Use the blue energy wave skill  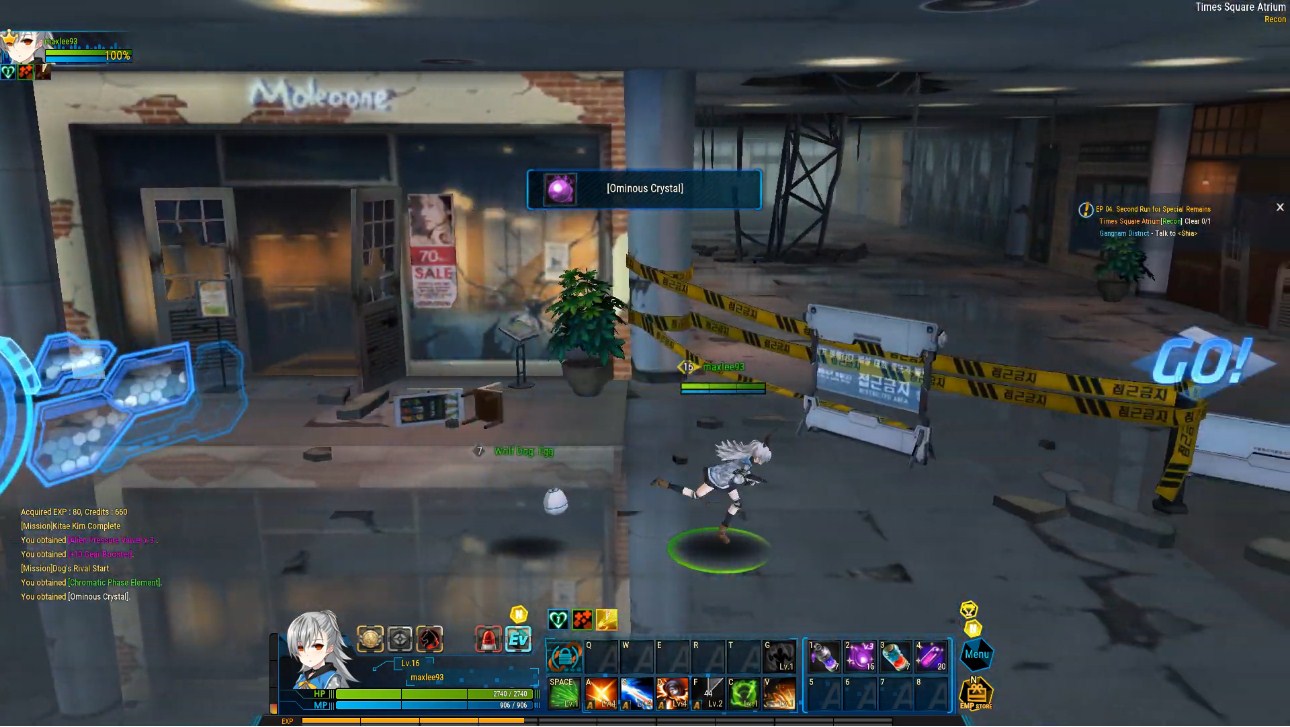click(x=637, y=693)
